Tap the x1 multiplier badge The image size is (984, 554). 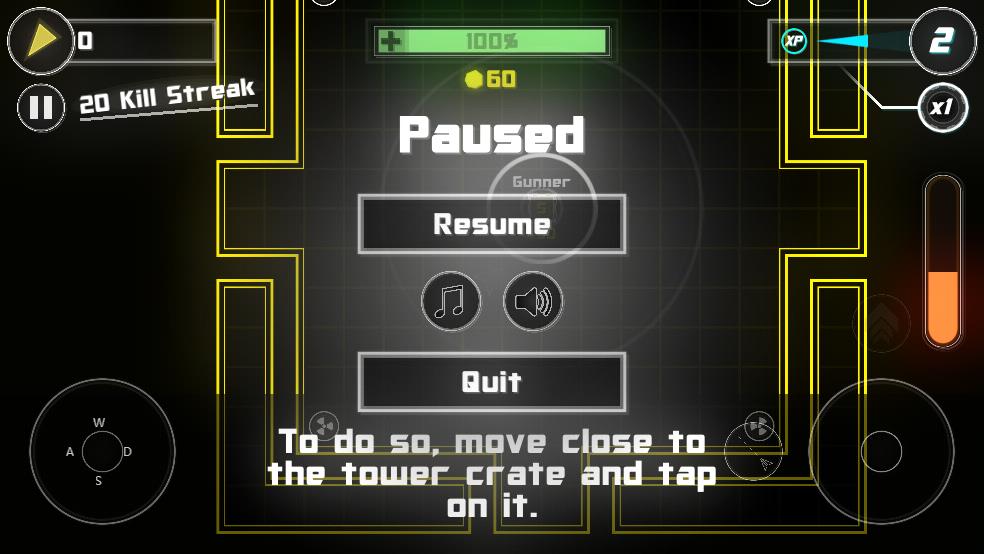tap(942, 107)
